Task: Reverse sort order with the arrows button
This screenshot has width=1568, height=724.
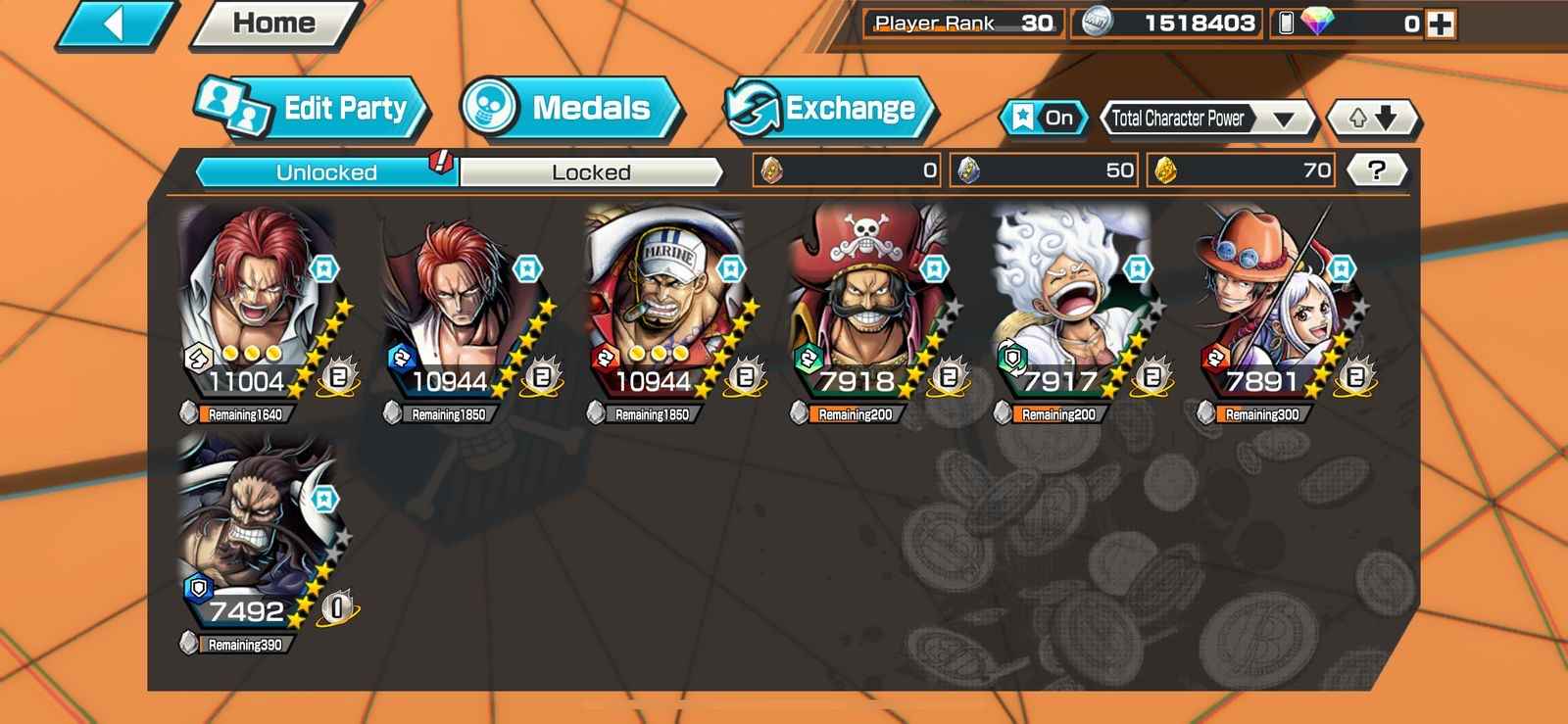Action: [x=1371, y=119]
